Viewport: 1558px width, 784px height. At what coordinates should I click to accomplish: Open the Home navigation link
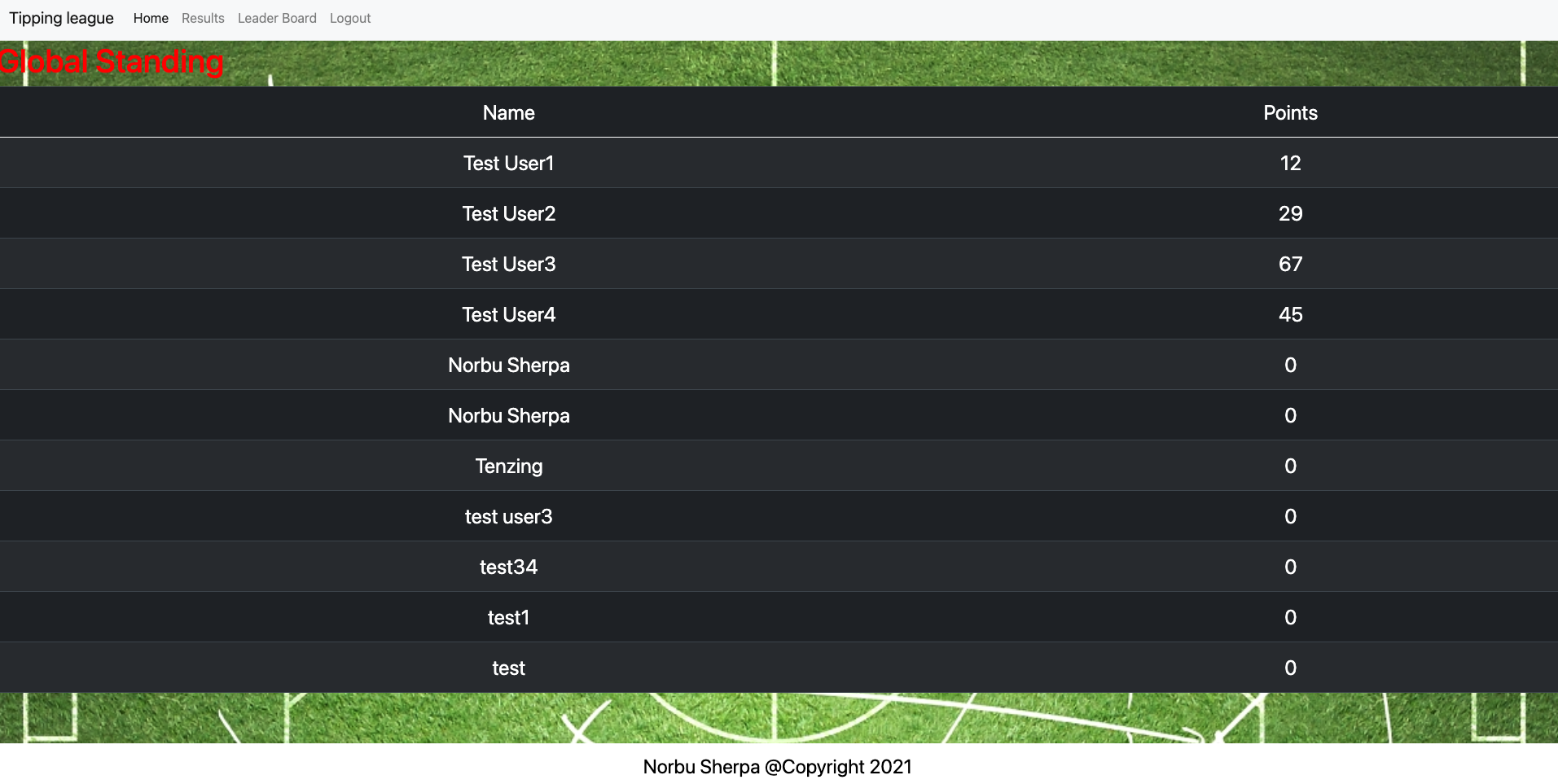[x=150, y=18]
